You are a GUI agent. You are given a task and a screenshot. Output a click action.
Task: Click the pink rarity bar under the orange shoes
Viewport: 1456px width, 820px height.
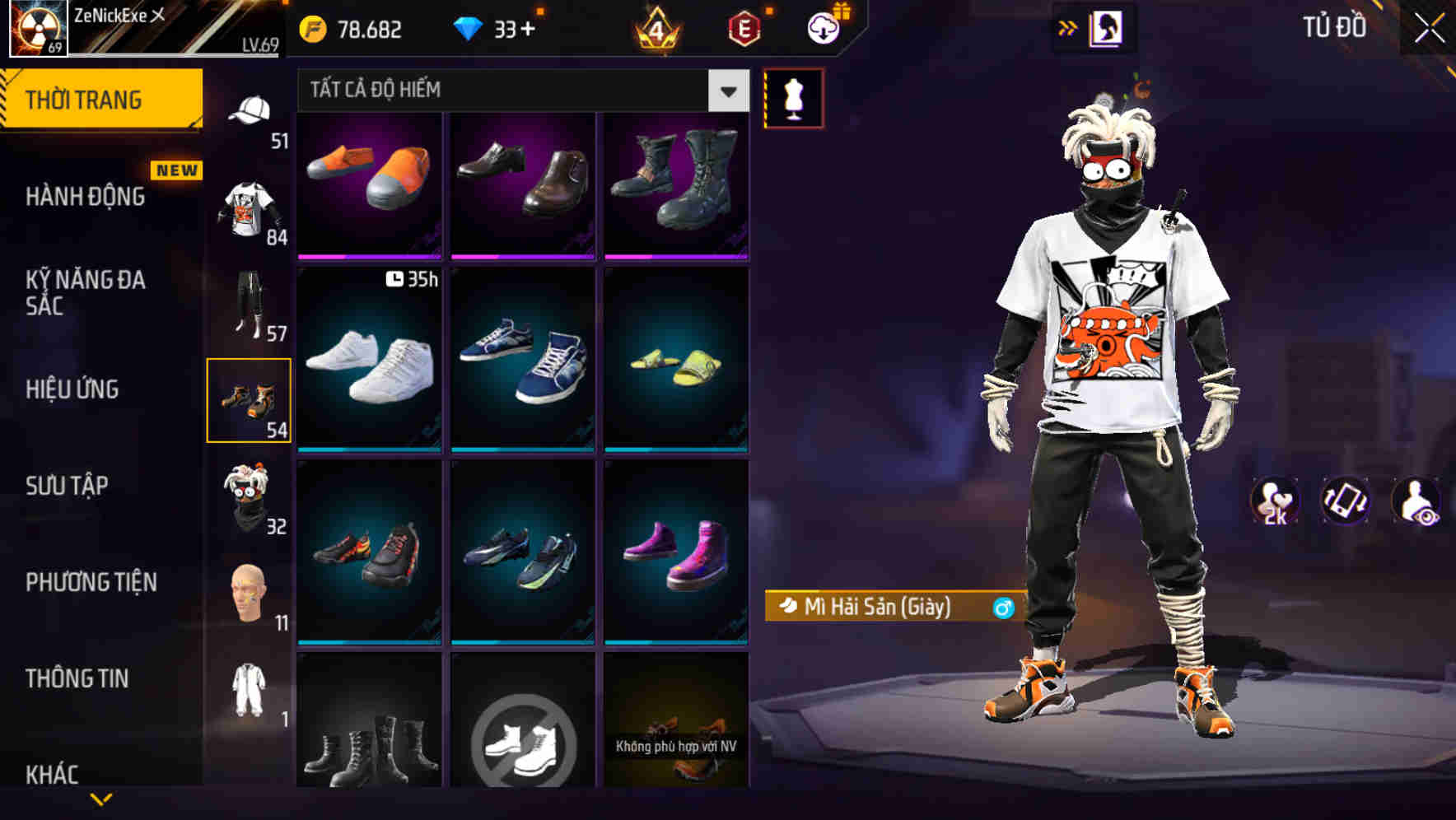369,258
